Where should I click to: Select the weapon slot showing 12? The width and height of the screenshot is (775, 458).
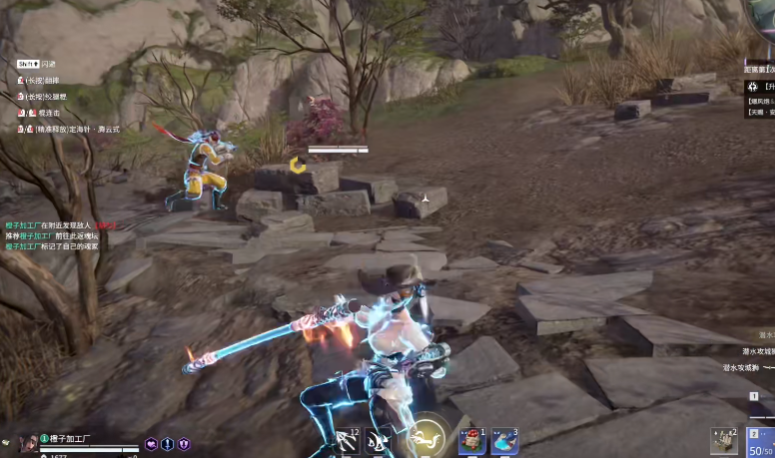click(347, 440)
